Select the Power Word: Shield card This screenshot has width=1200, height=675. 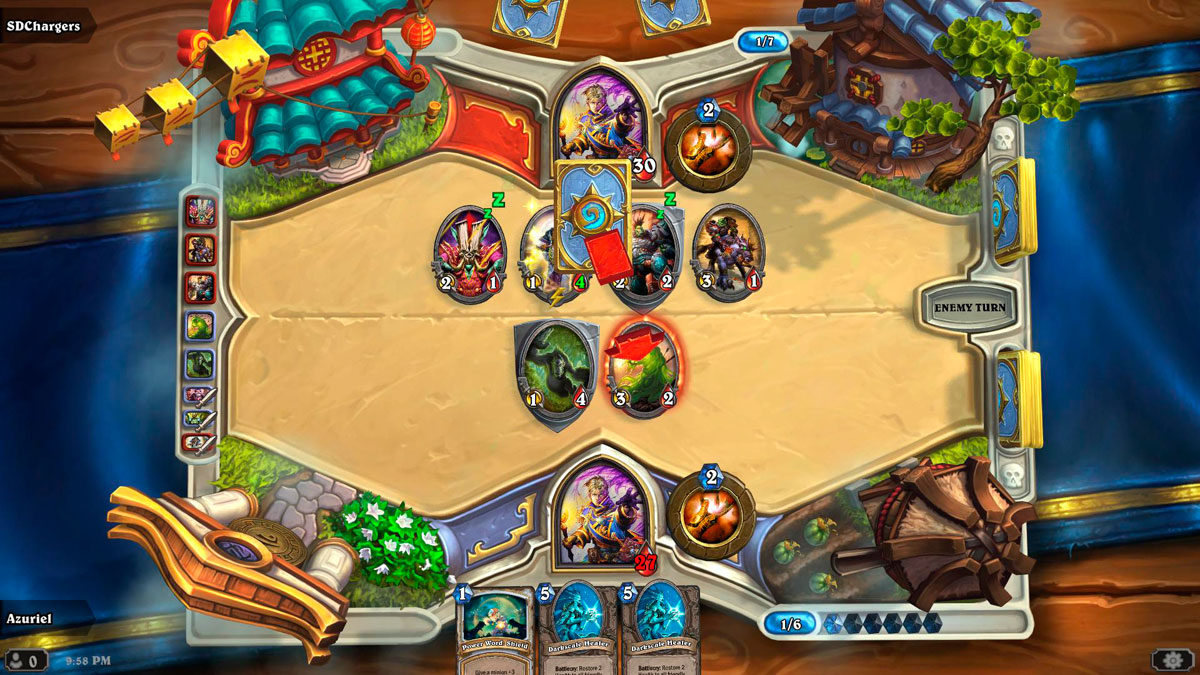click(494, 629)
